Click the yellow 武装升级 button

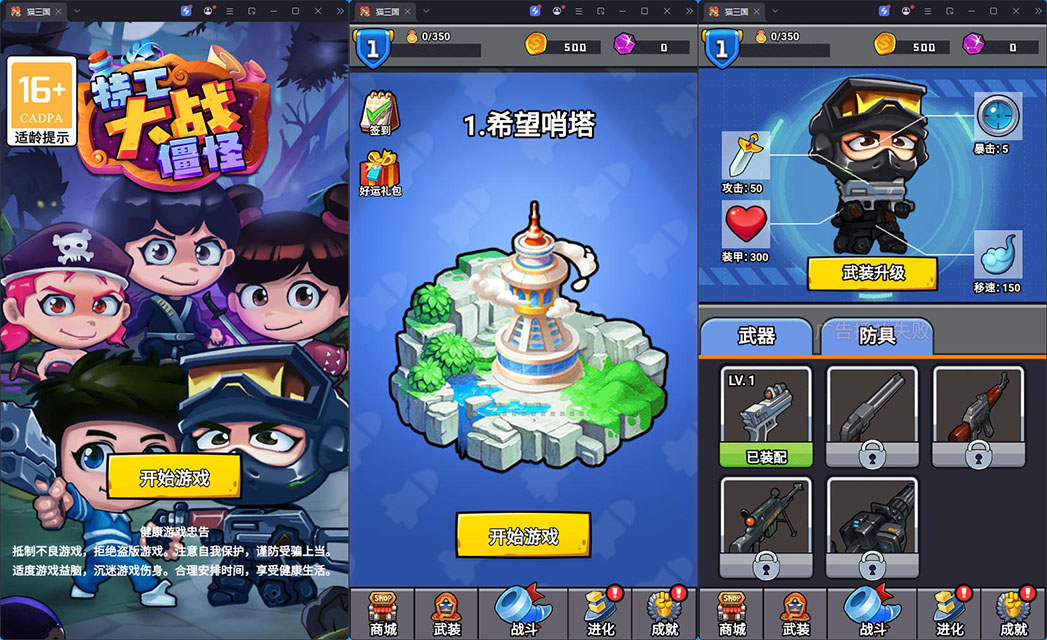[x=872, y=272]
